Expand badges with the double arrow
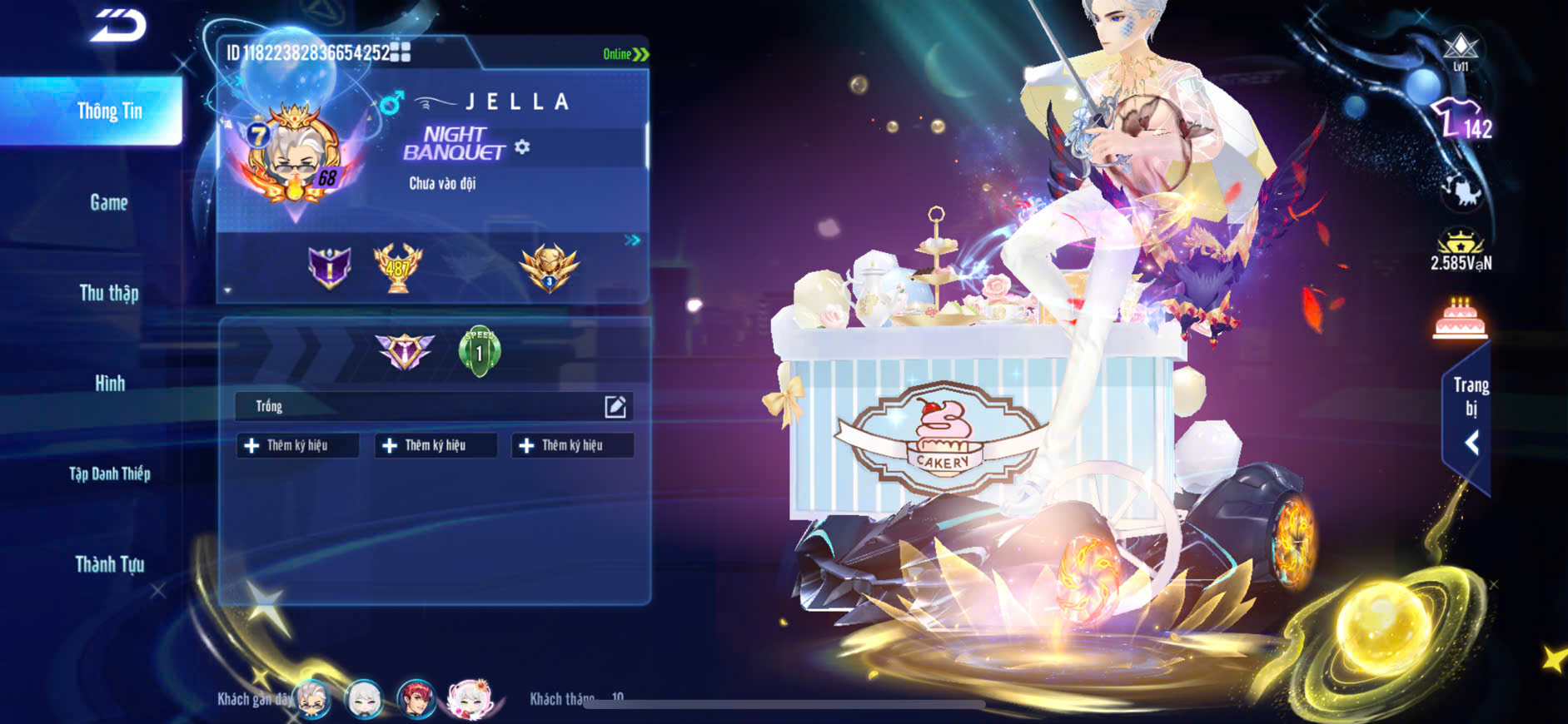 click(632, 241)
